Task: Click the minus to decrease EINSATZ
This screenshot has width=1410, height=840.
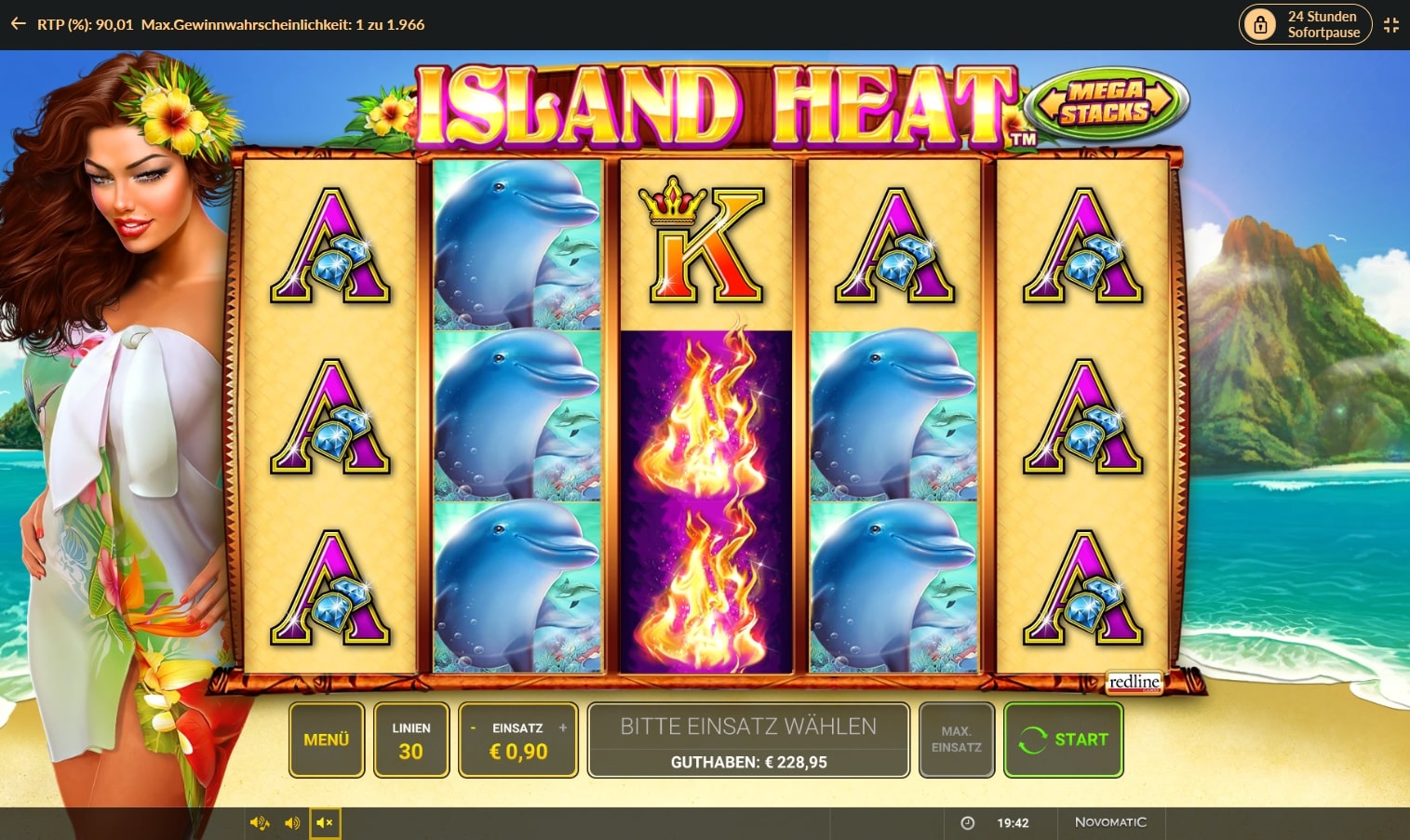Action: pos(473,727)
